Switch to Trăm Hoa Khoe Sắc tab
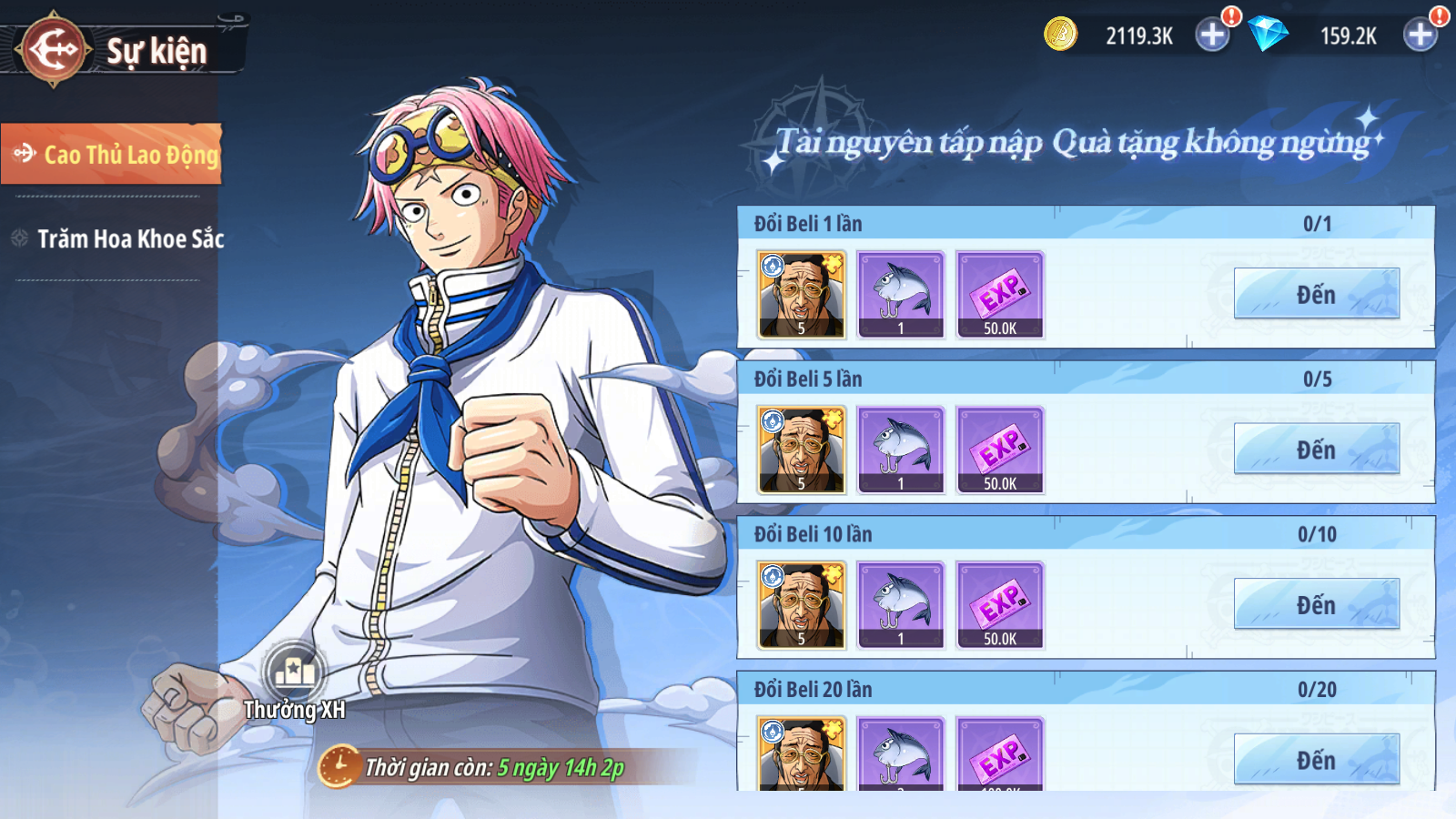The image size is (1456, 819). (118, 239)
